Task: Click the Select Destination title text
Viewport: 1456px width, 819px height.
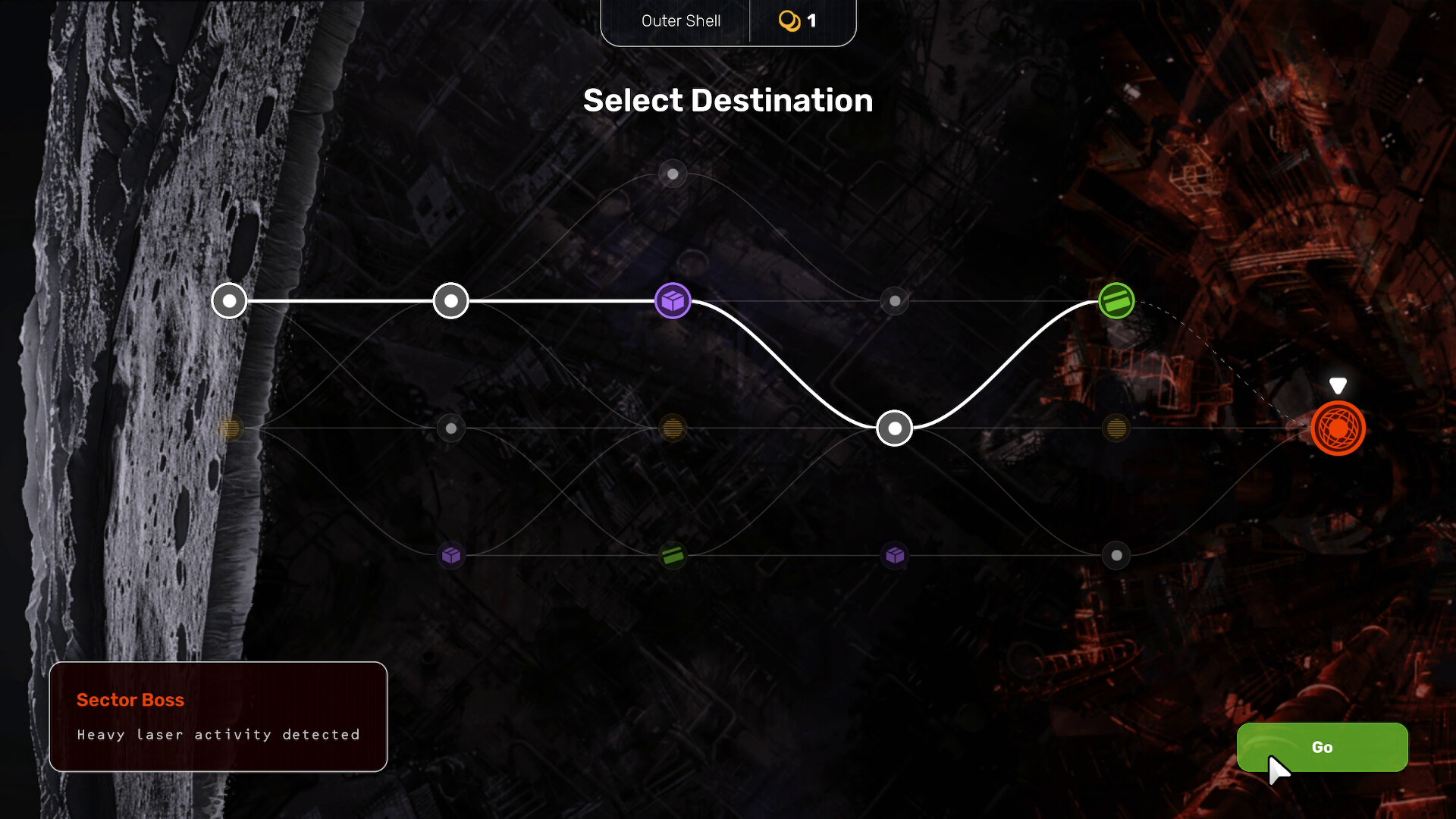Action: point(728,99)
